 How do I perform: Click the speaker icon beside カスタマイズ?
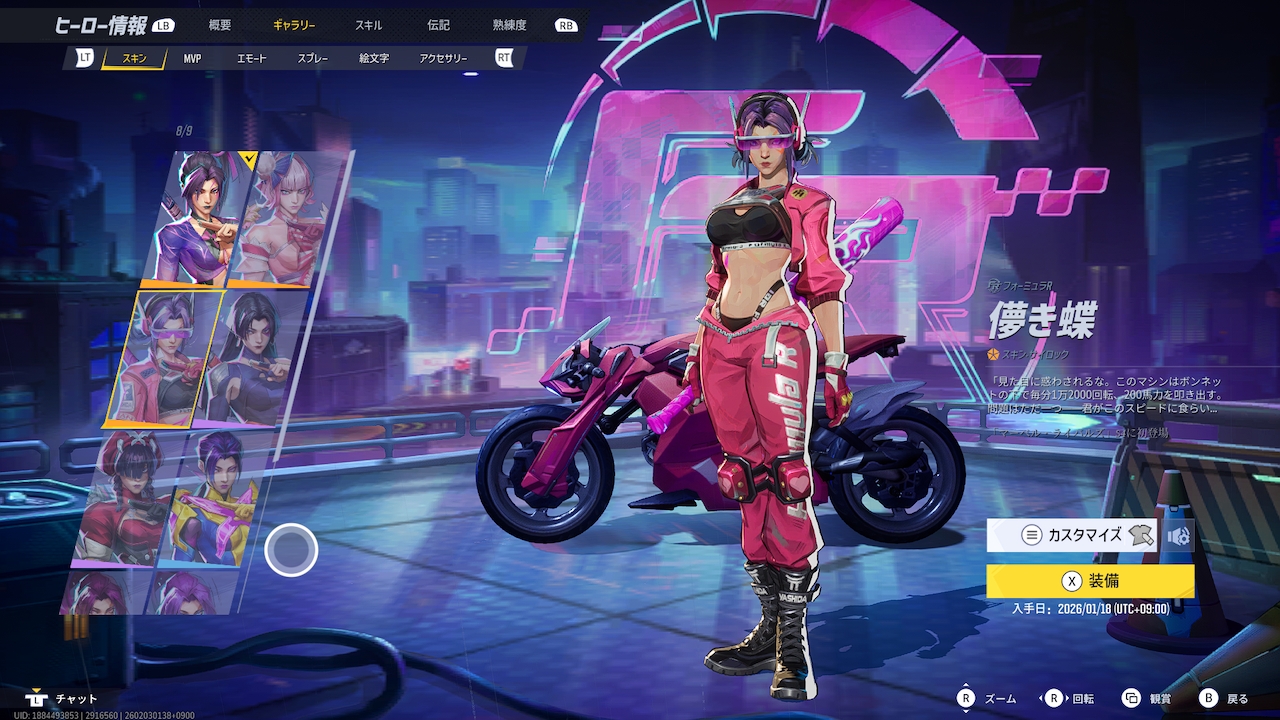click(1178, 536)
